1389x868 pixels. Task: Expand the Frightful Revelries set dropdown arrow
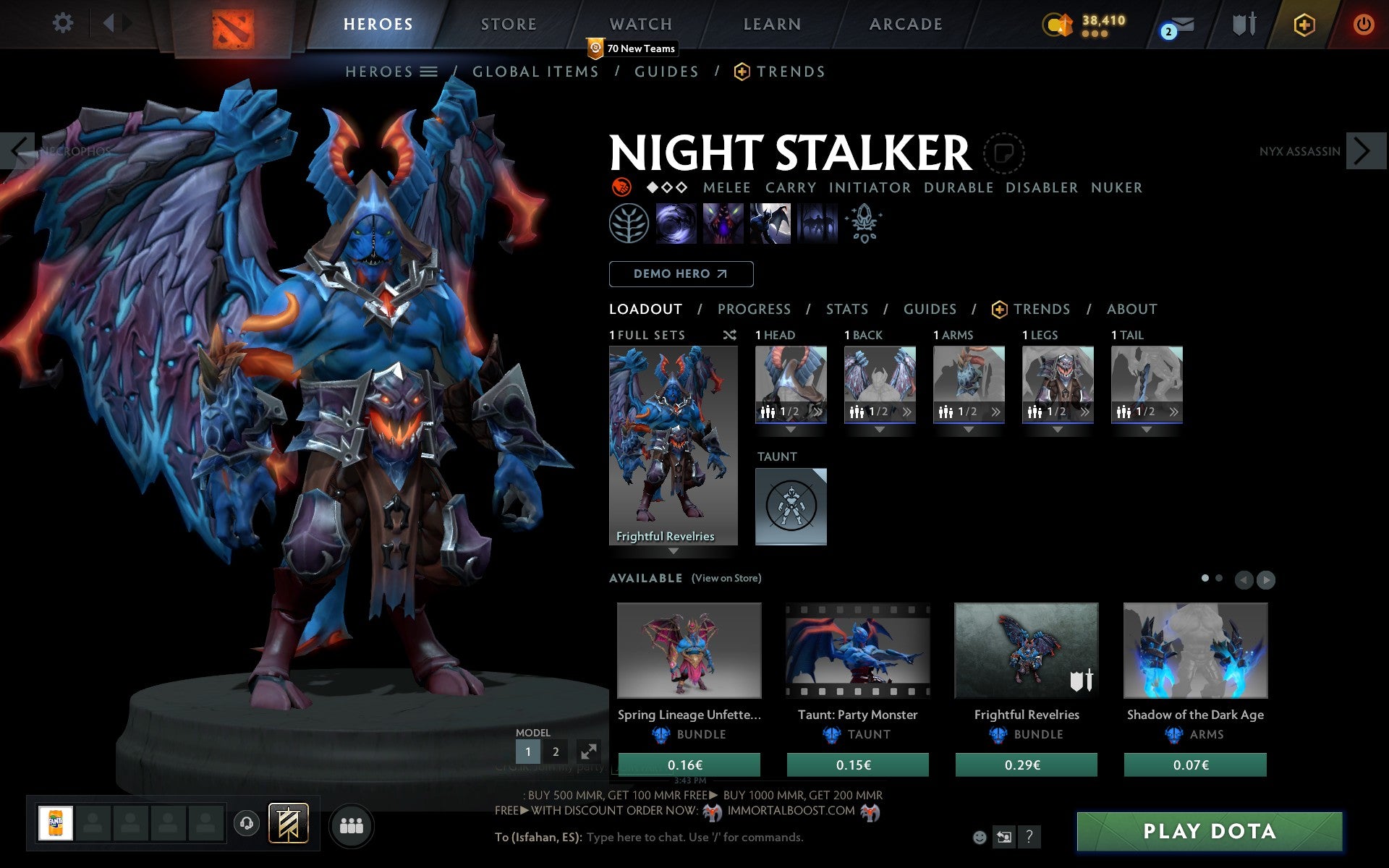[674, 550]
